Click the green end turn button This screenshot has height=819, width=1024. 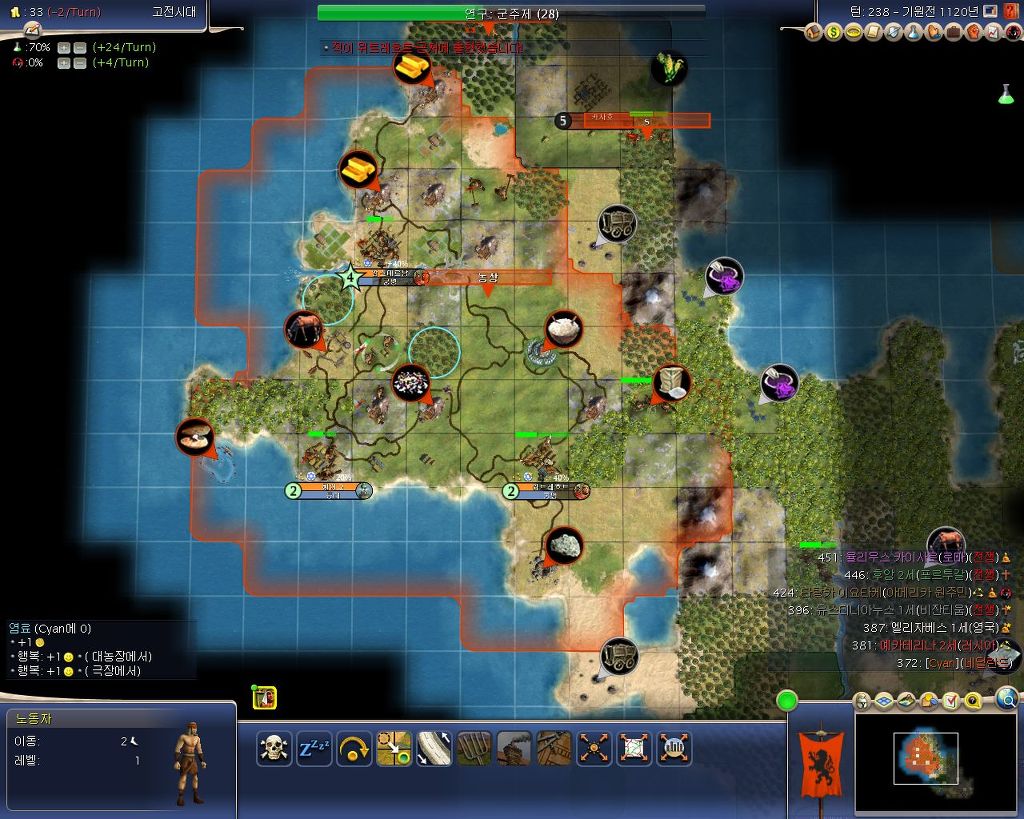pos(787,700)
